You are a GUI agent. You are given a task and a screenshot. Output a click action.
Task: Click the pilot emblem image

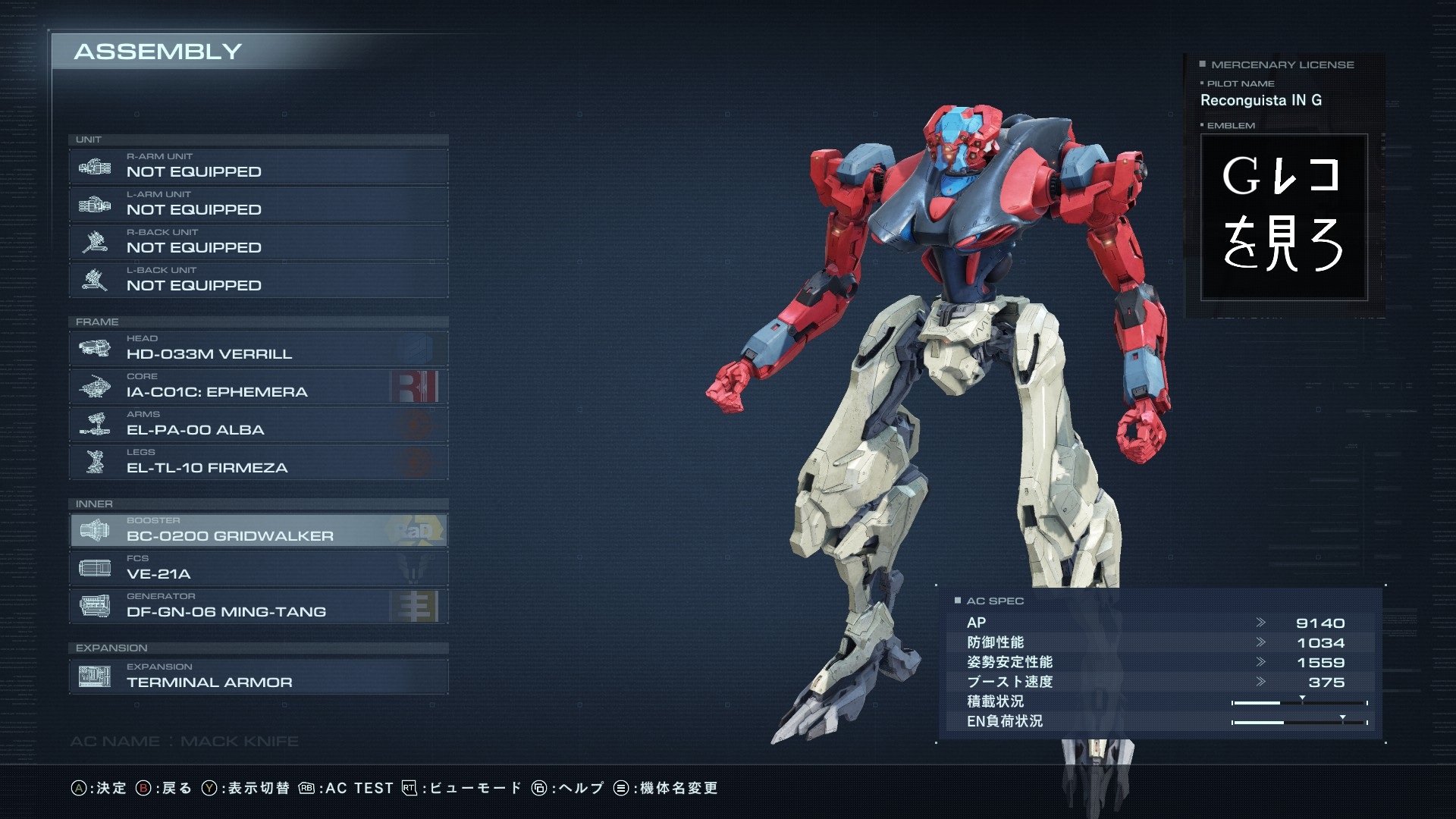(1283, 218)
